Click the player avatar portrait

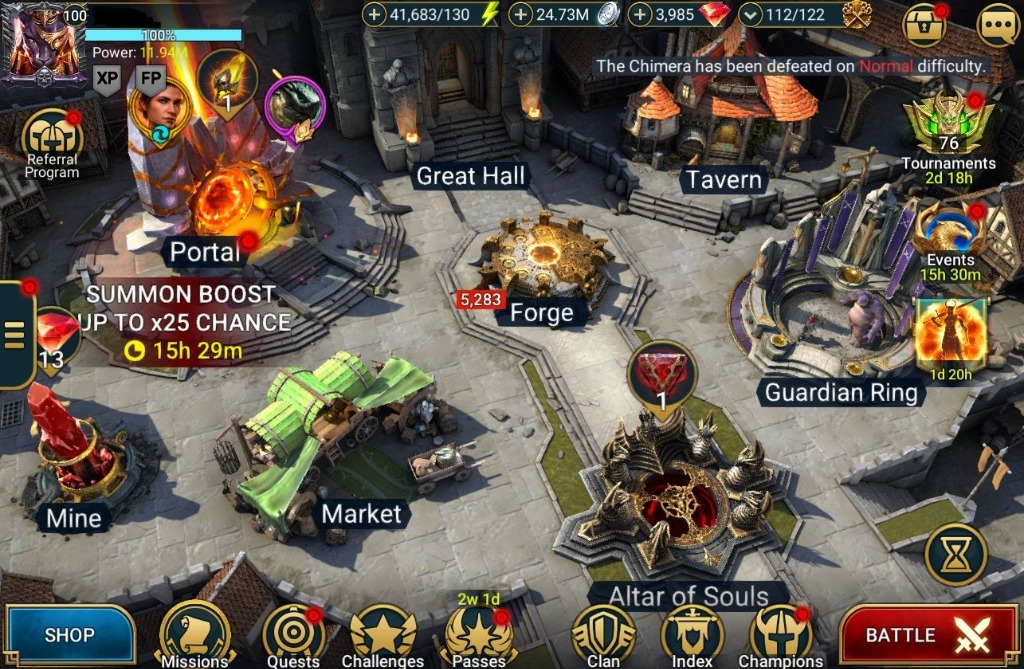[44, 44]
